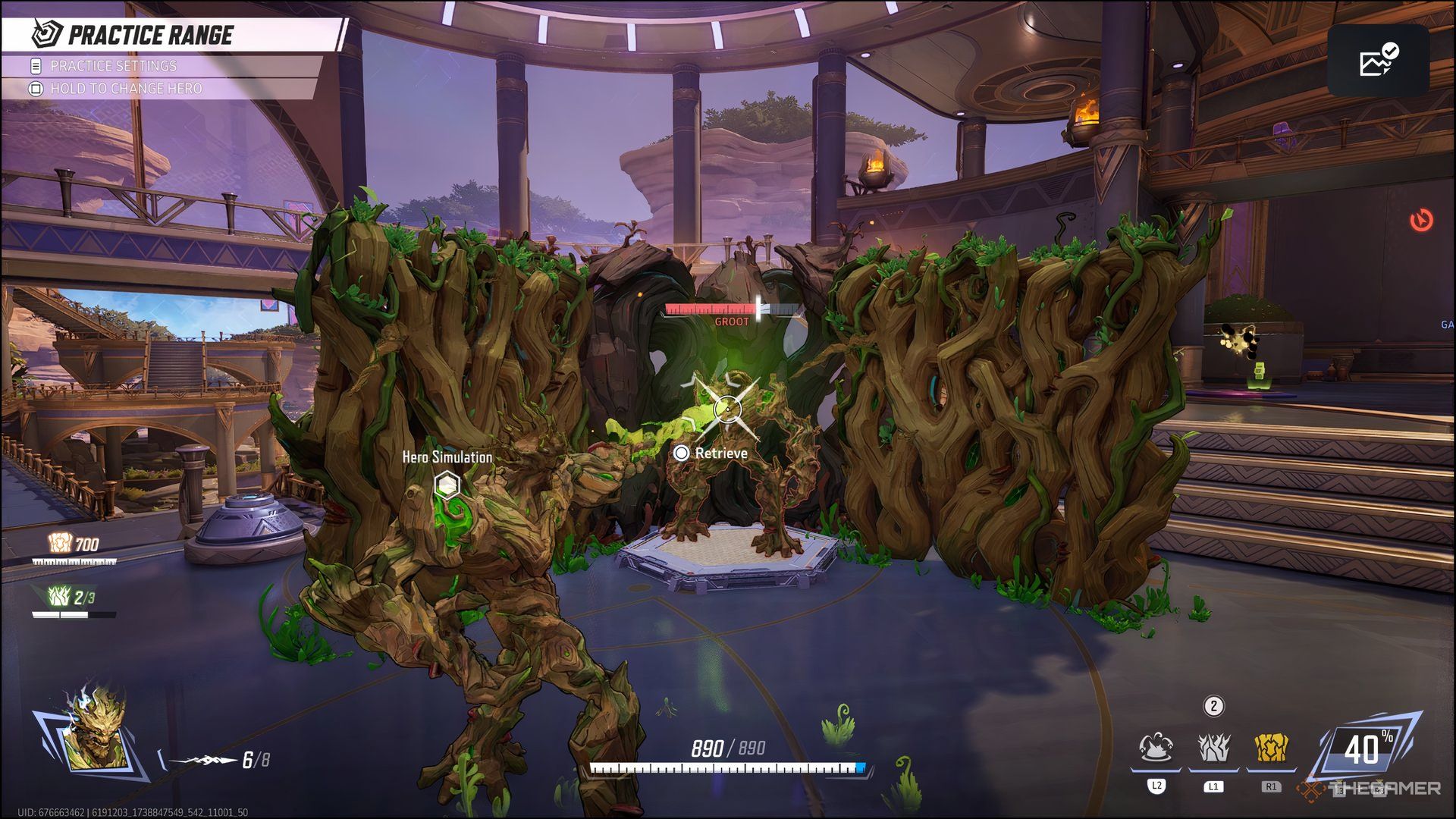Enable the circle Retrieve prompt toggle
Image resolution: width=1456 pixels, height=819 pixels.
tap(682, 453)
